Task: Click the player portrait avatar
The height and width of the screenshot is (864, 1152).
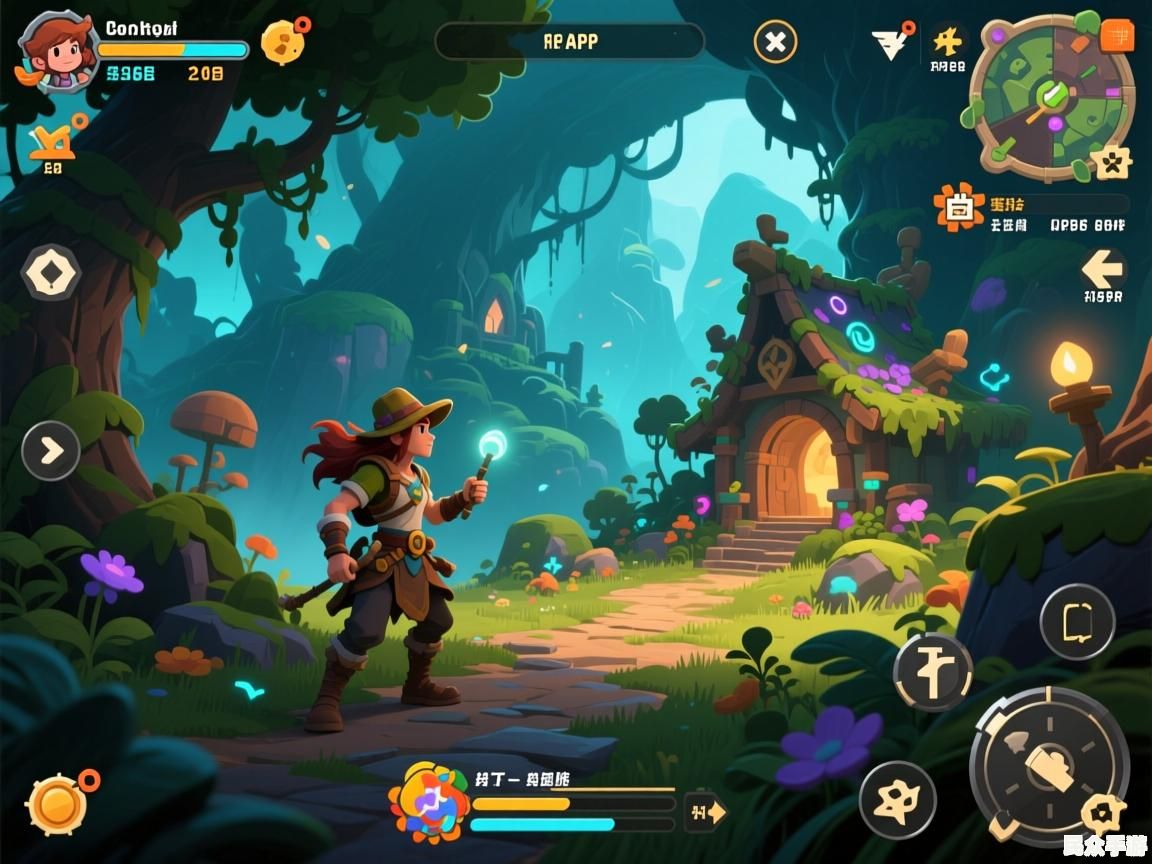Action: [x=57, y=52]
